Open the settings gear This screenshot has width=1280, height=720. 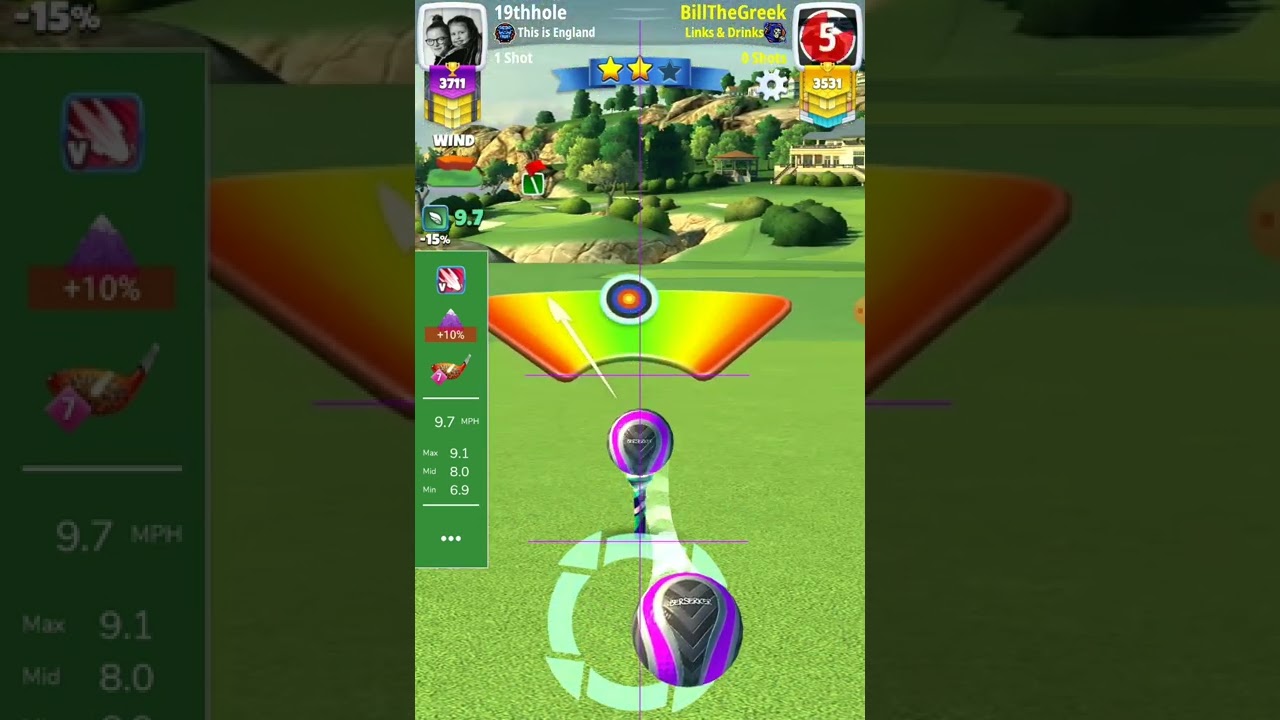point(772,84)
